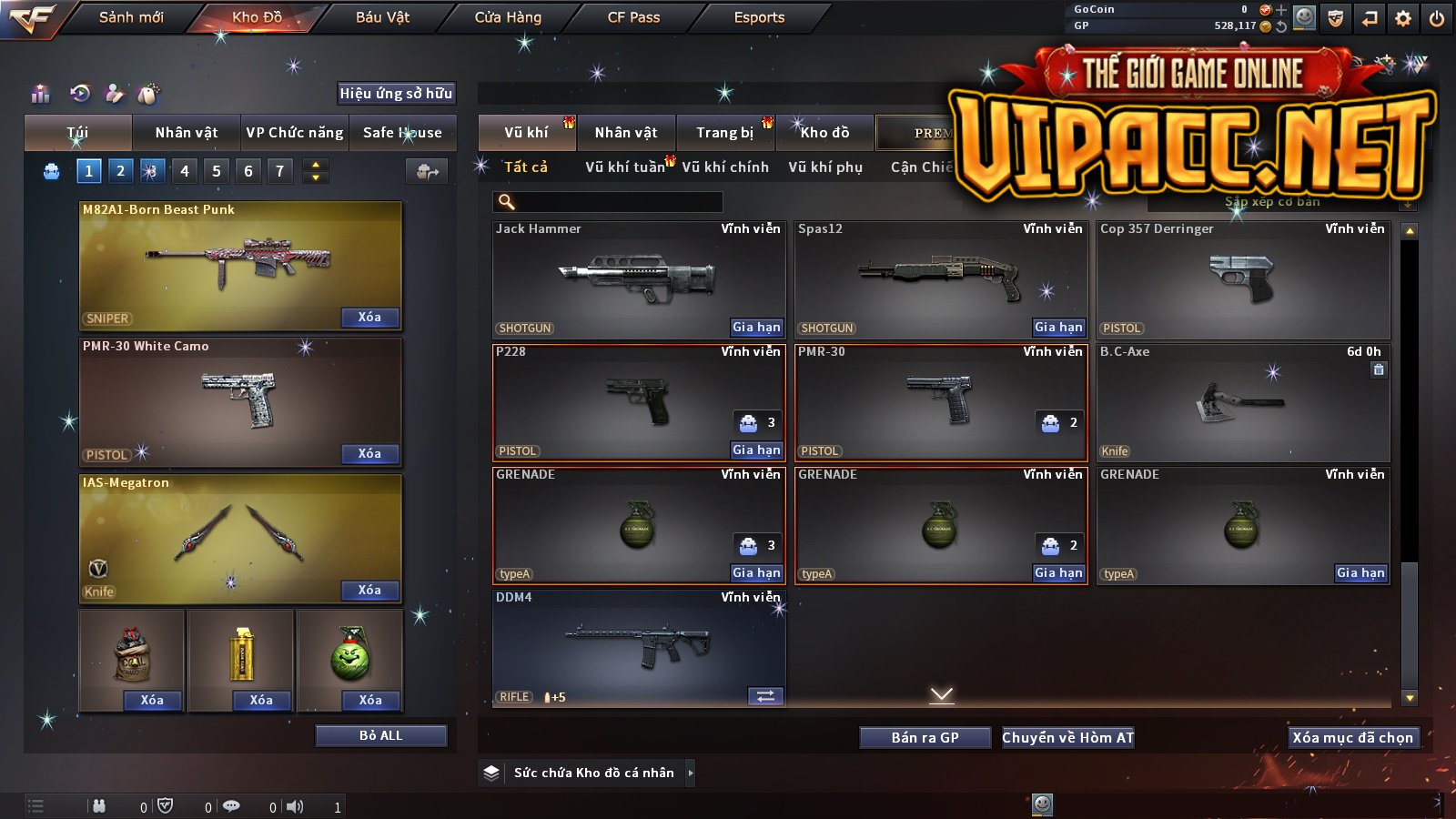Switch to the Safe House tab
This screenshot has height=819, width=1456.
click(x=402, y=133)
